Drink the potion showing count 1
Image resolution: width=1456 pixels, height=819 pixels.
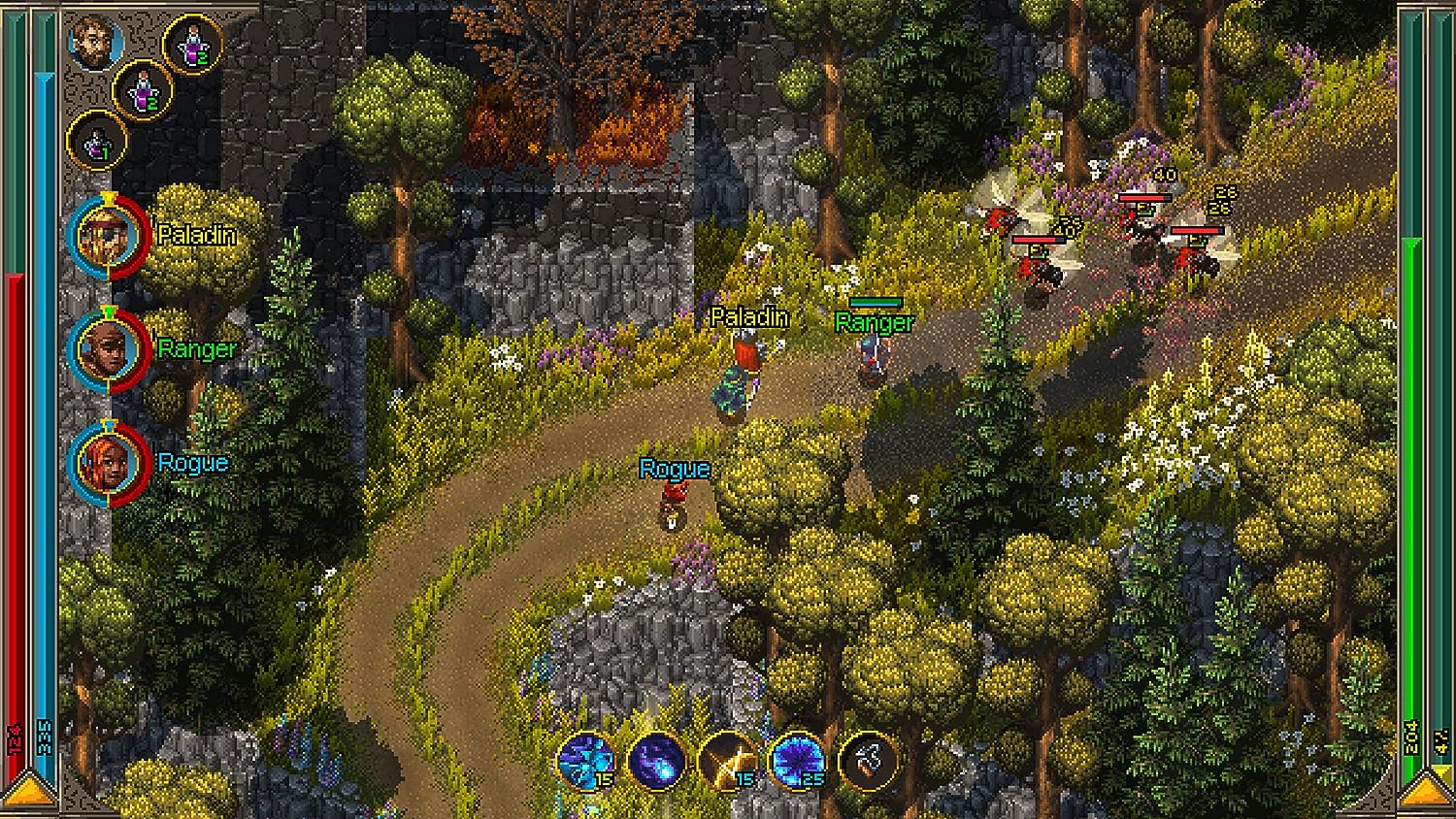coord(96,139)
